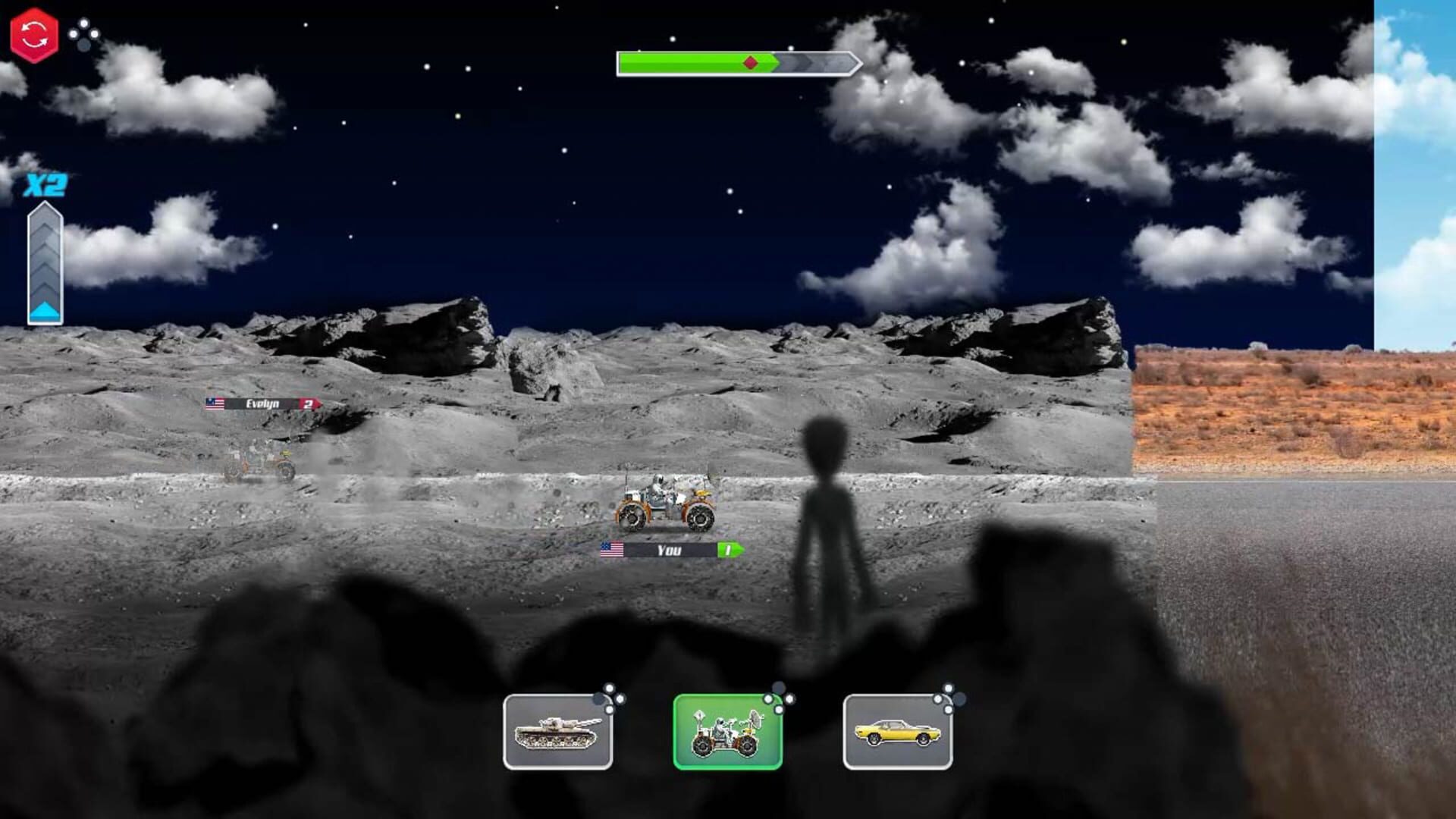Screen dimensions: 1456x819
Task: Click the dot cluster on the rover card
Action: pos(779,696)
